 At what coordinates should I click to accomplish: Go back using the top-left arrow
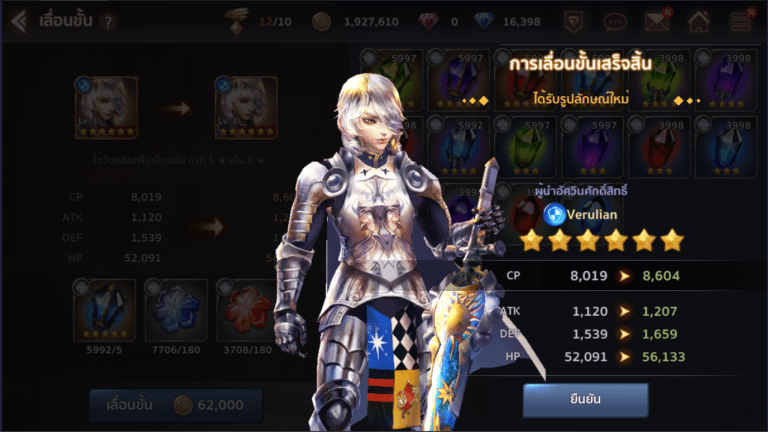(x=18, y=20)
